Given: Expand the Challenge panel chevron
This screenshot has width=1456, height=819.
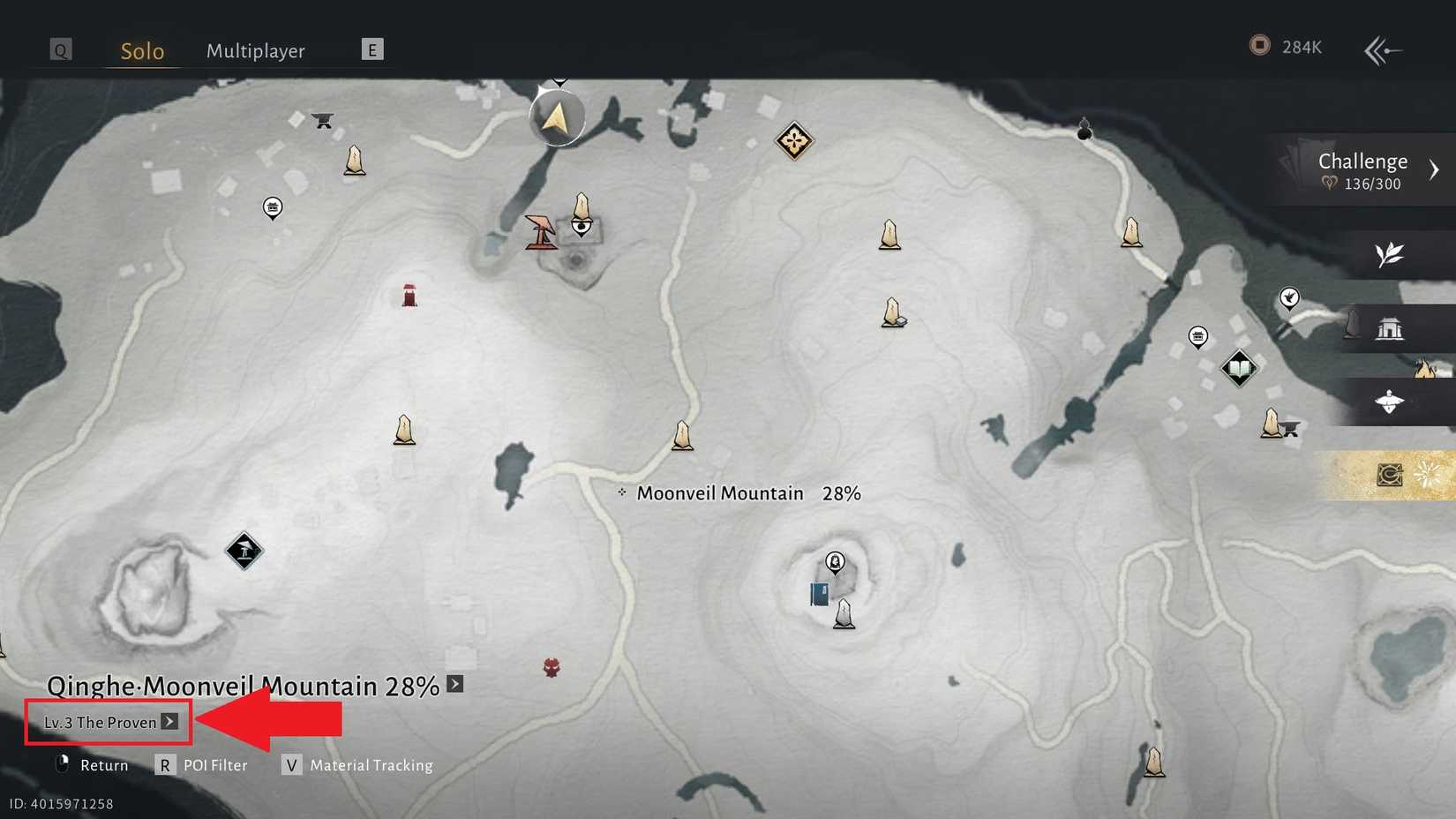Looking at the screenshot, I should click(x=1436, y=169).
